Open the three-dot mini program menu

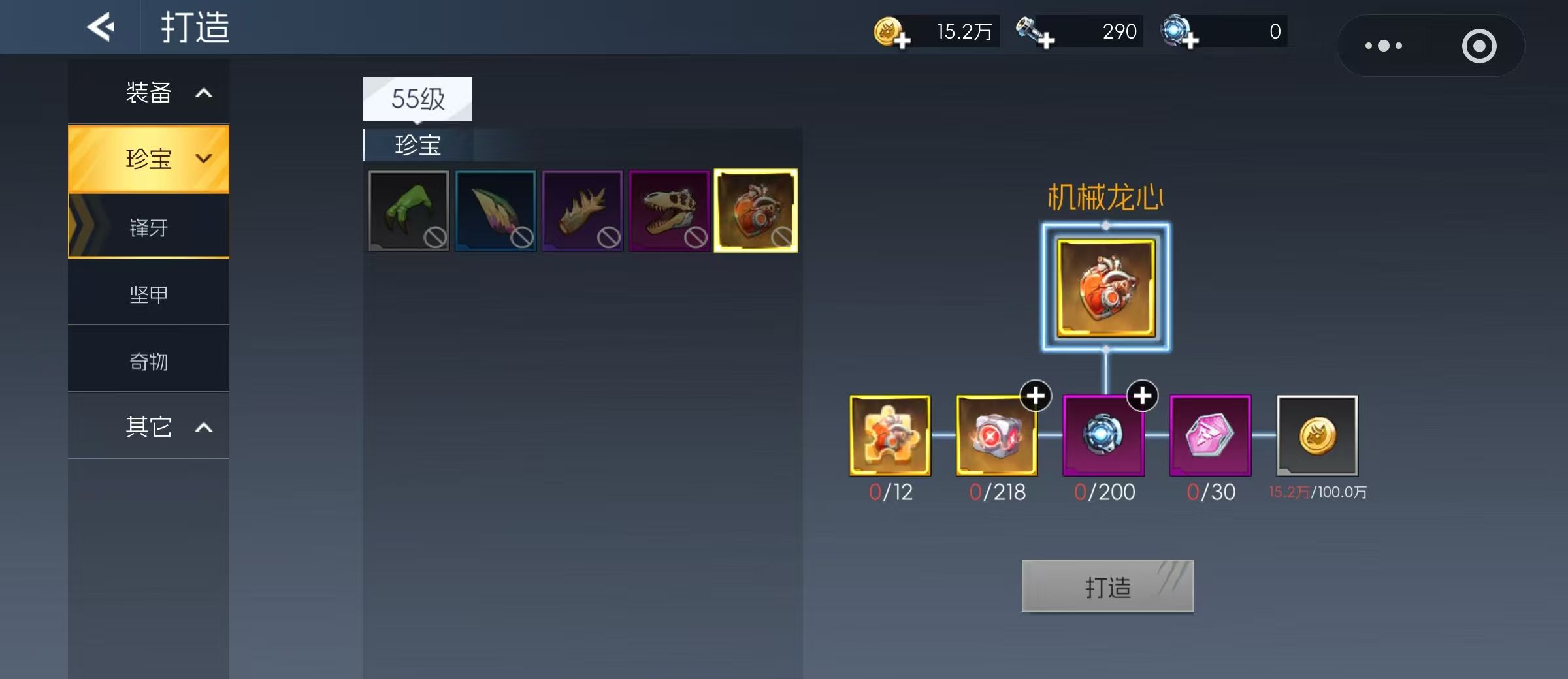pos(1384,46)
